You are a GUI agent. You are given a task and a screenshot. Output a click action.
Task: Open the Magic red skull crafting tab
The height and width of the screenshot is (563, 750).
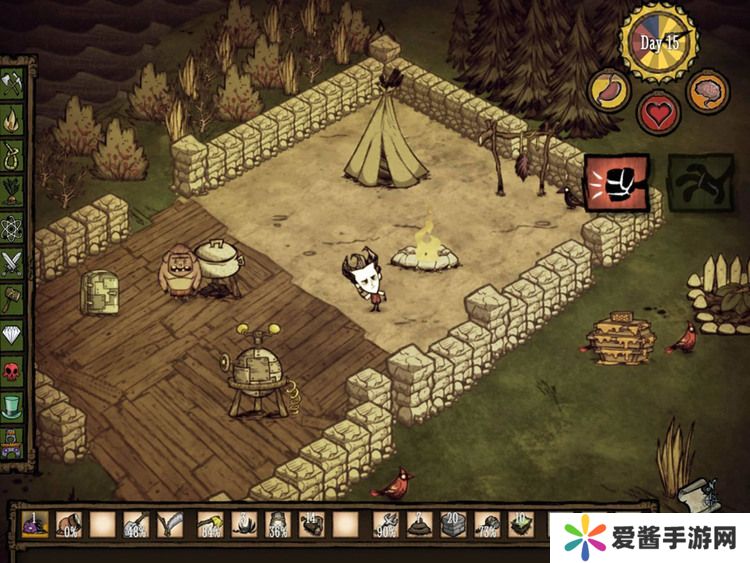(x=14, y=370)
